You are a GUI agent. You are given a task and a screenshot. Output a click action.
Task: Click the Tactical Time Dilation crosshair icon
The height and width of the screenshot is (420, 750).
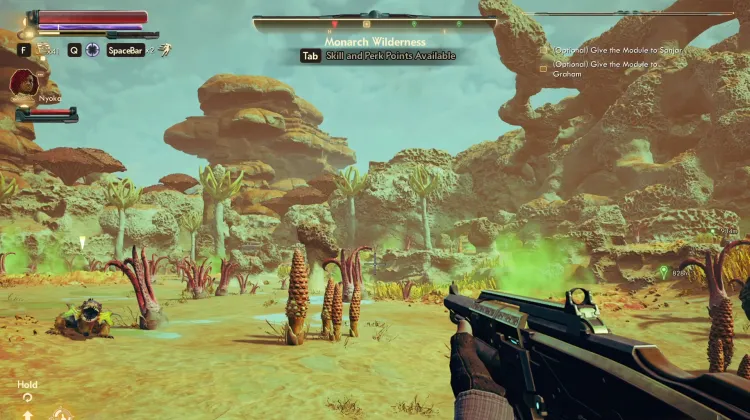[92, 49]
